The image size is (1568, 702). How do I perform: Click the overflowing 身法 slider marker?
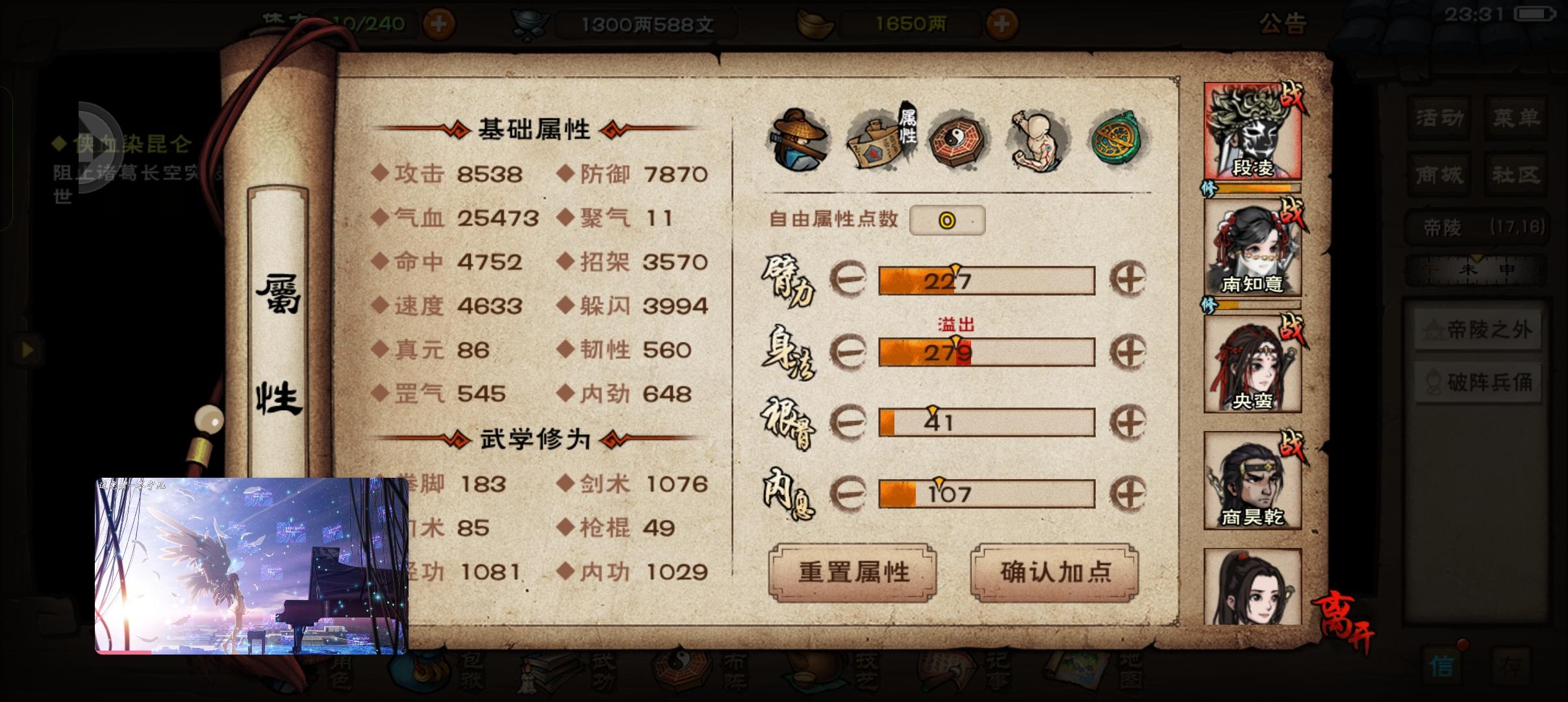[x=956, y=339]
